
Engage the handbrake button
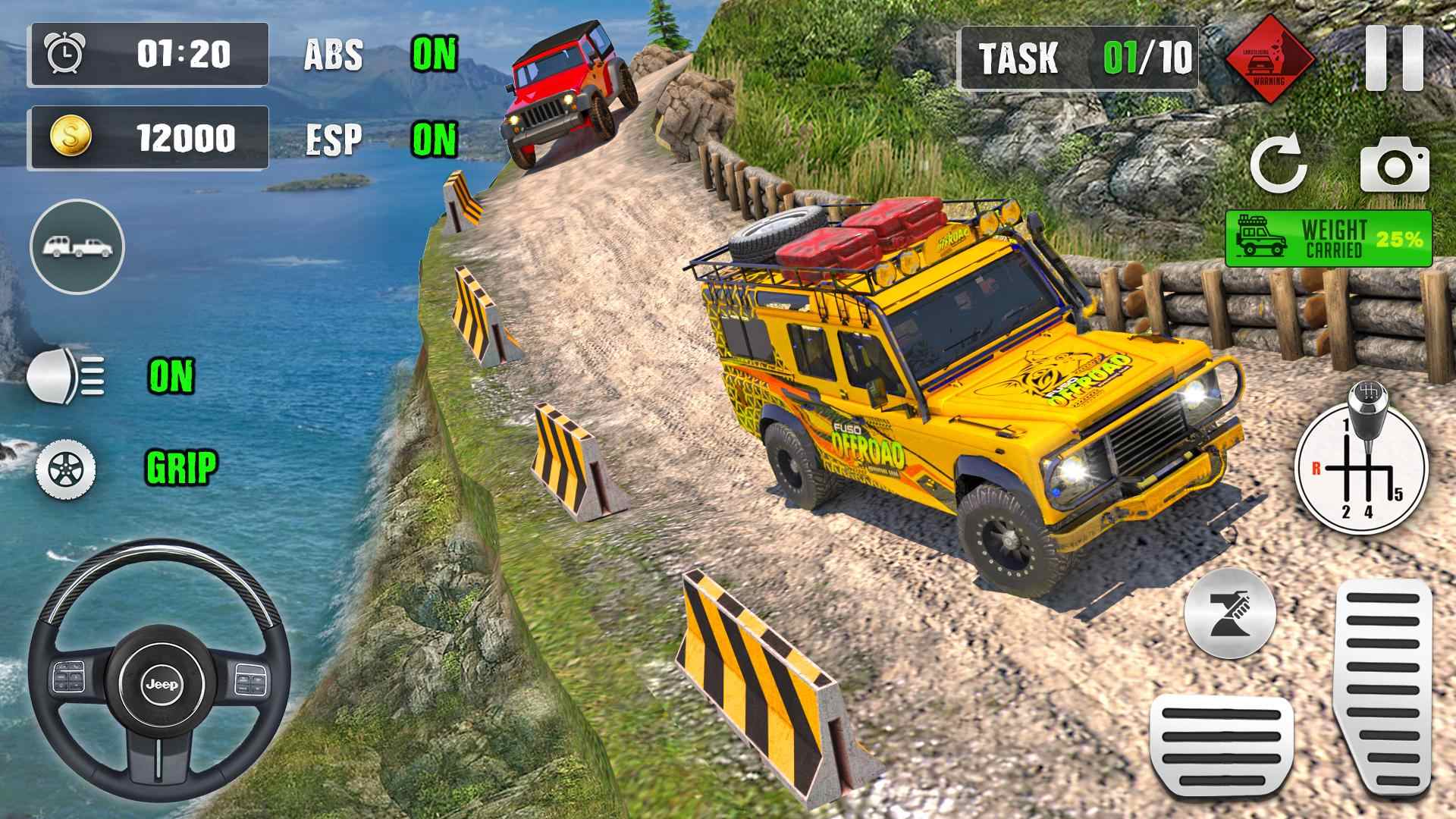pyautogui.click(x=1229, y=612)
